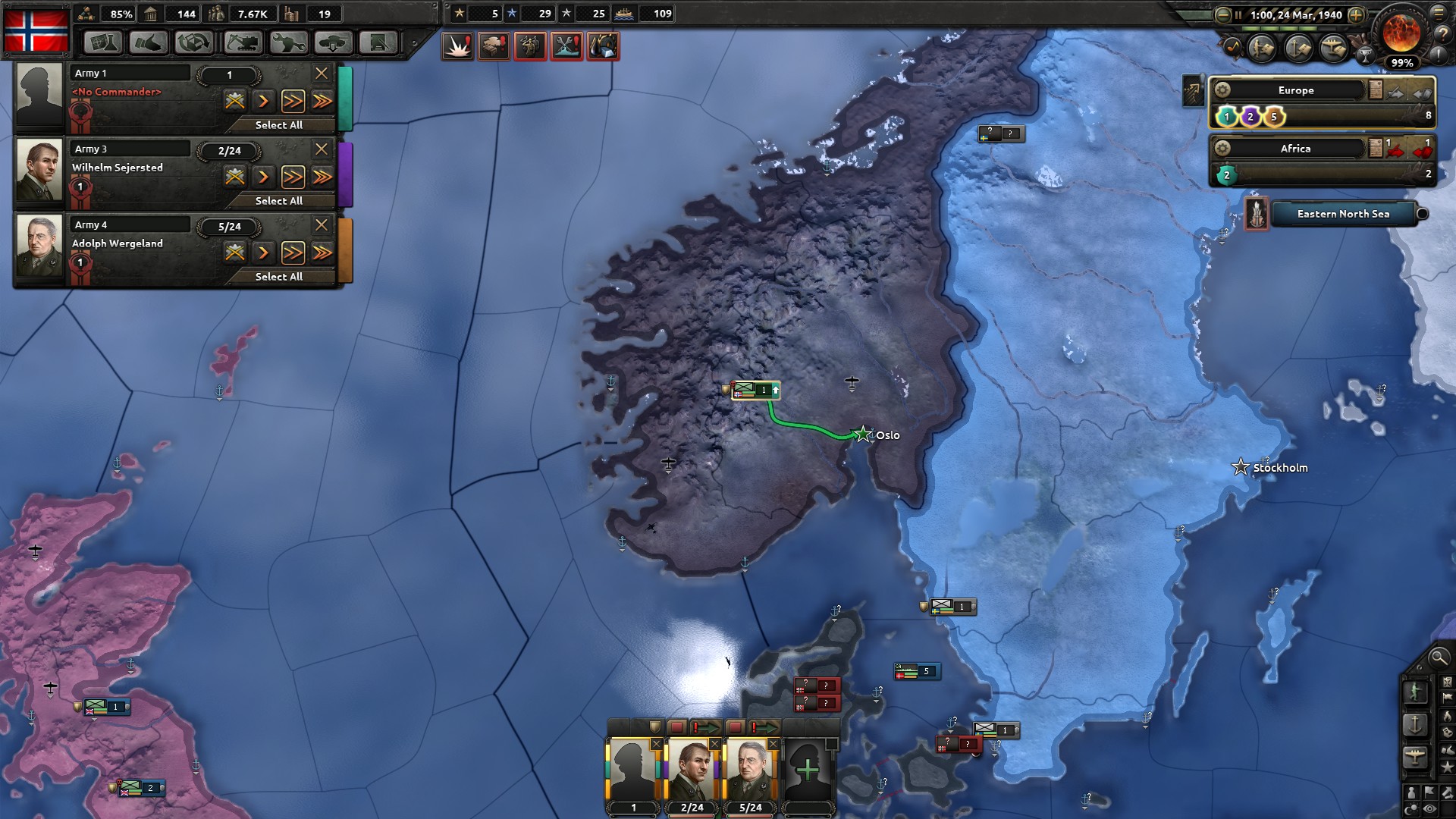
Task: Open the Africa theater settings gear
Action: [x=1224, y=149]
